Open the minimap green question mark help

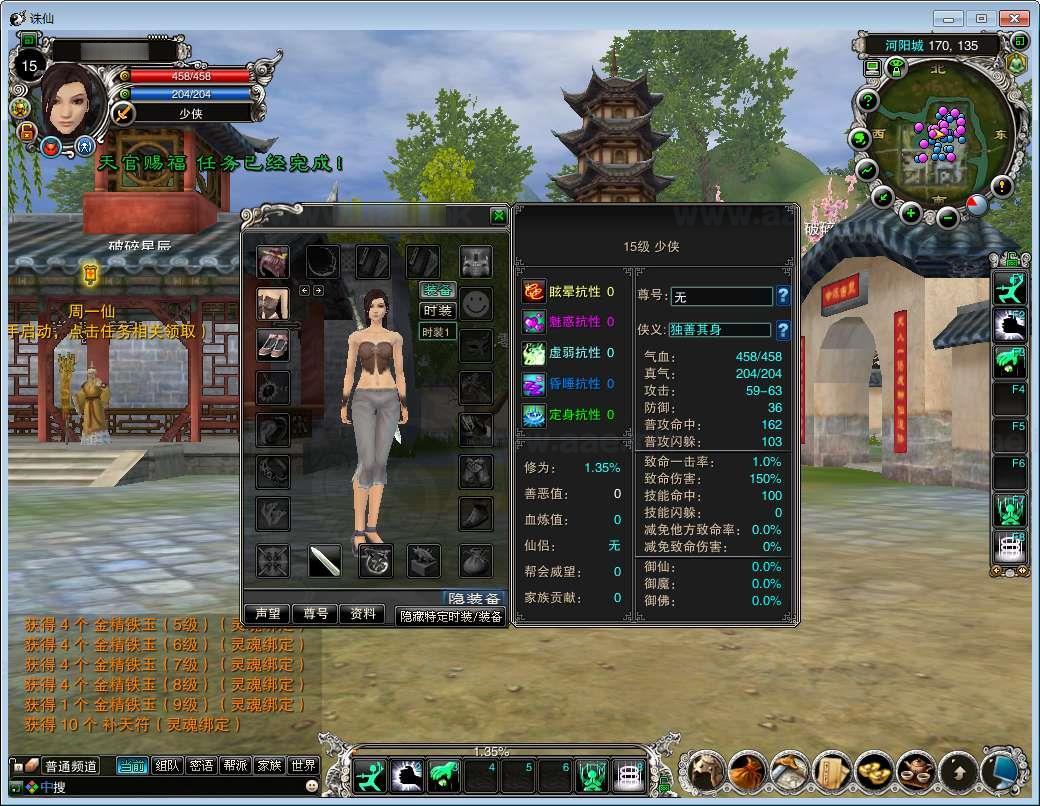868,102
